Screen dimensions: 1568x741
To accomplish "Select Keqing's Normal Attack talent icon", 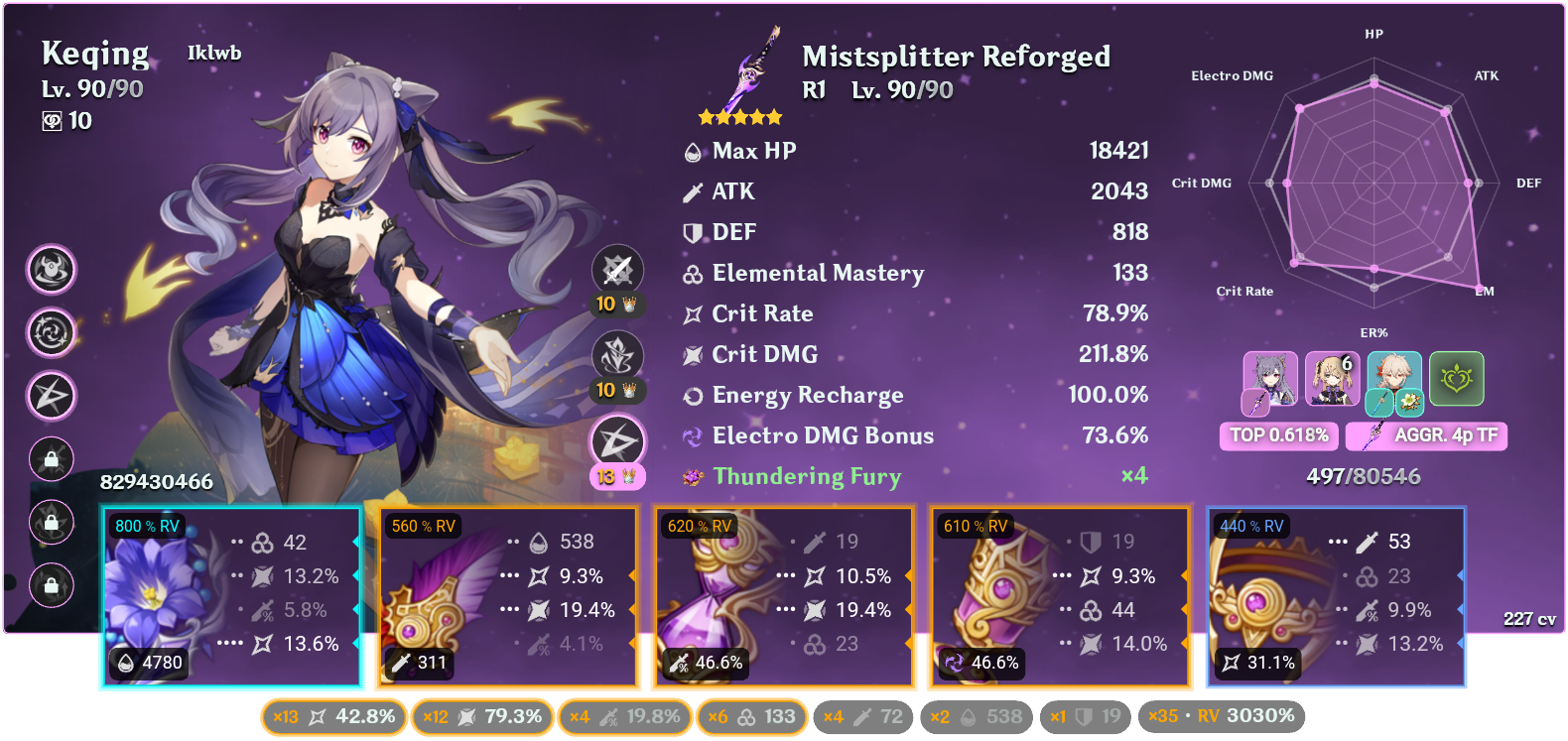I will click(x=618, y=269).
